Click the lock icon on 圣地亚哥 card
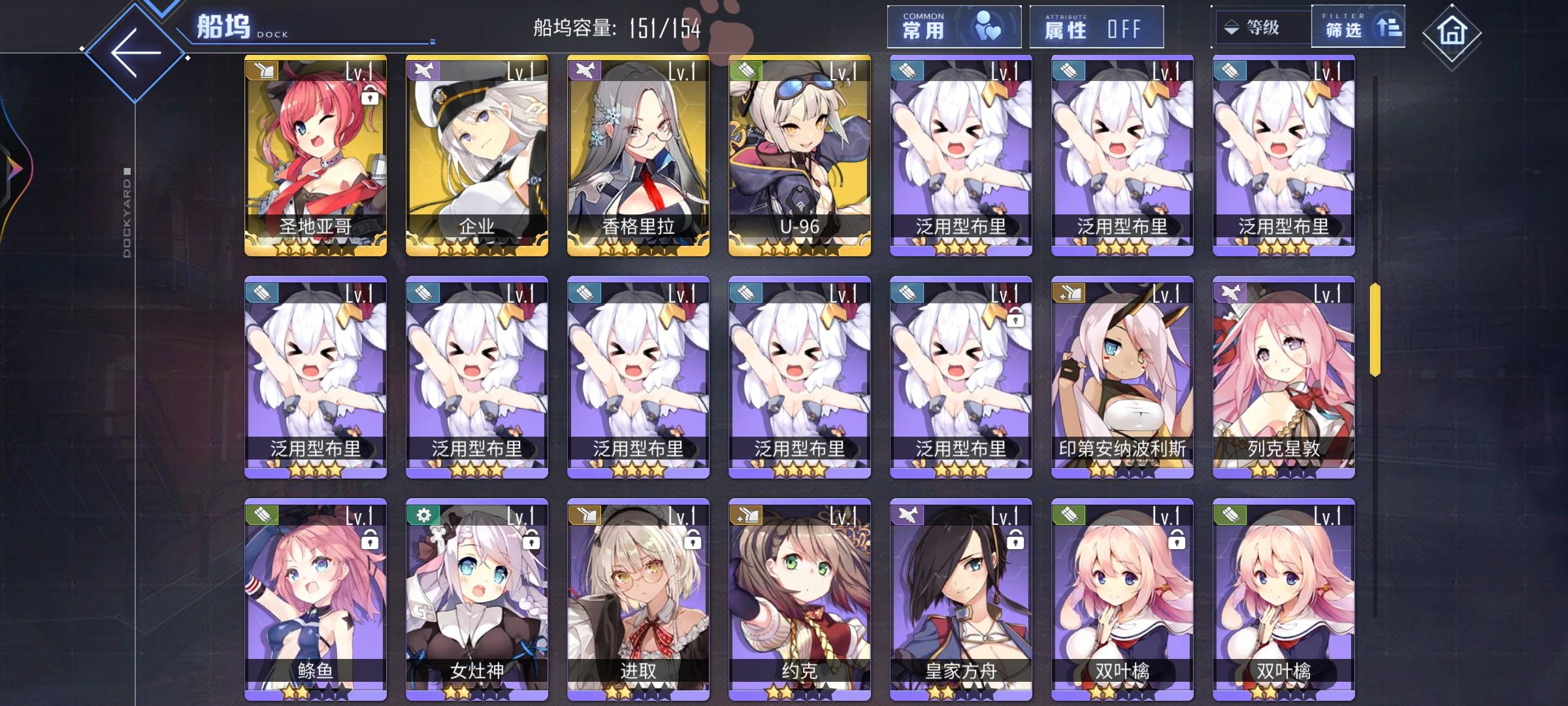This screenshot has height=706, width=1568. coord(370,97)
